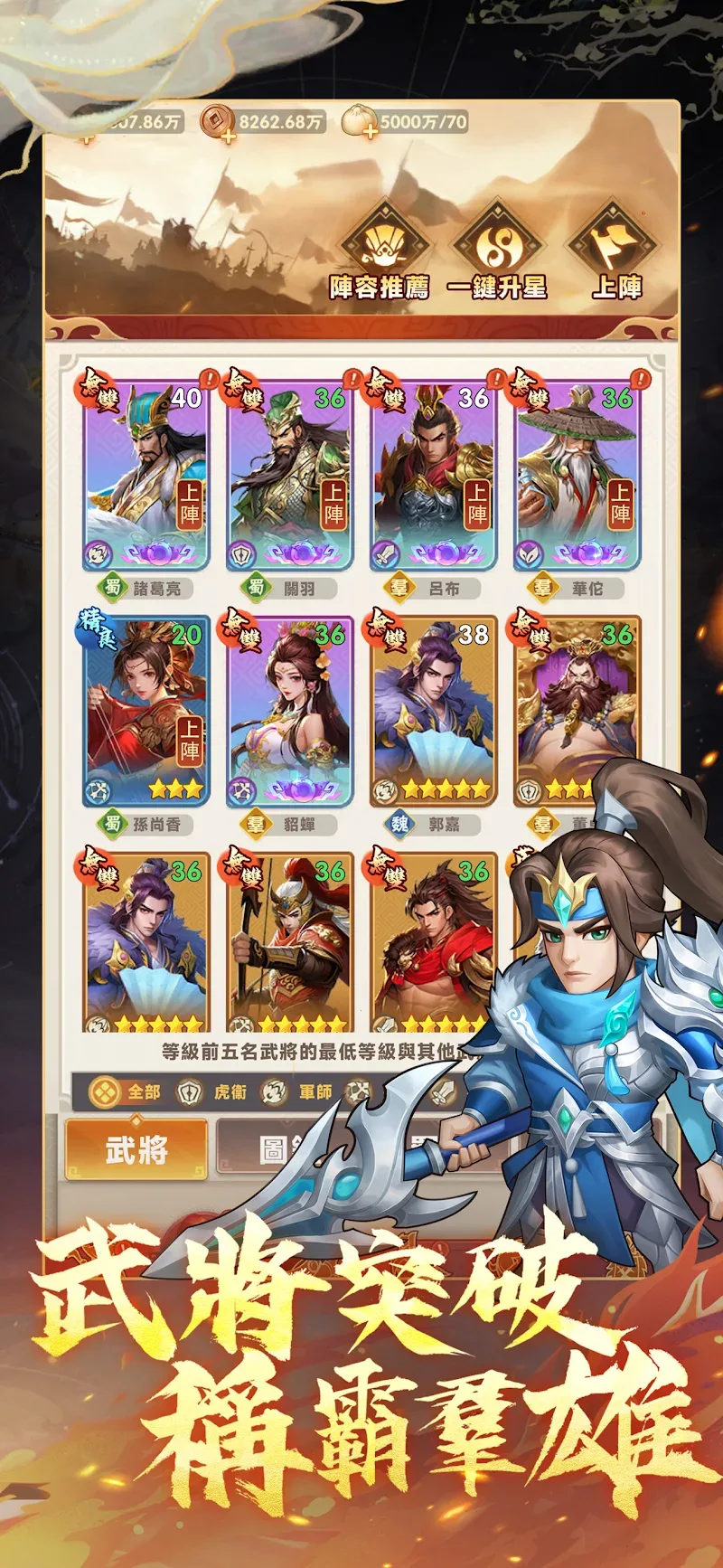Open the 陣容推薦 lineup recommendation
This screenshot has width=723, height=1568.
(x=380, y=252)
